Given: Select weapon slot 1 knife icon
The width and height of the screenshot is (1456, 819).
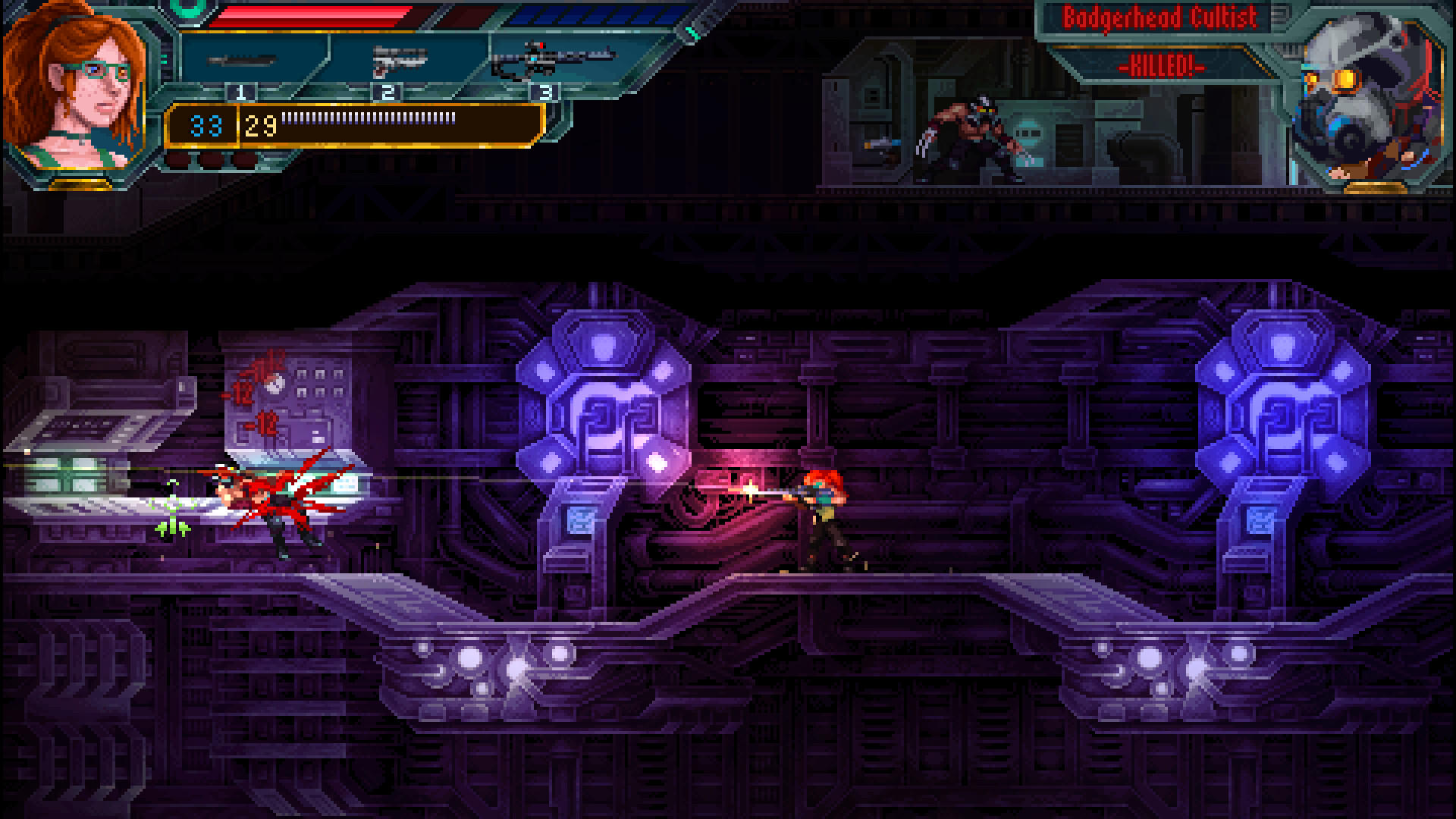Looking at the screenshot, I should (x=240, y=61).
